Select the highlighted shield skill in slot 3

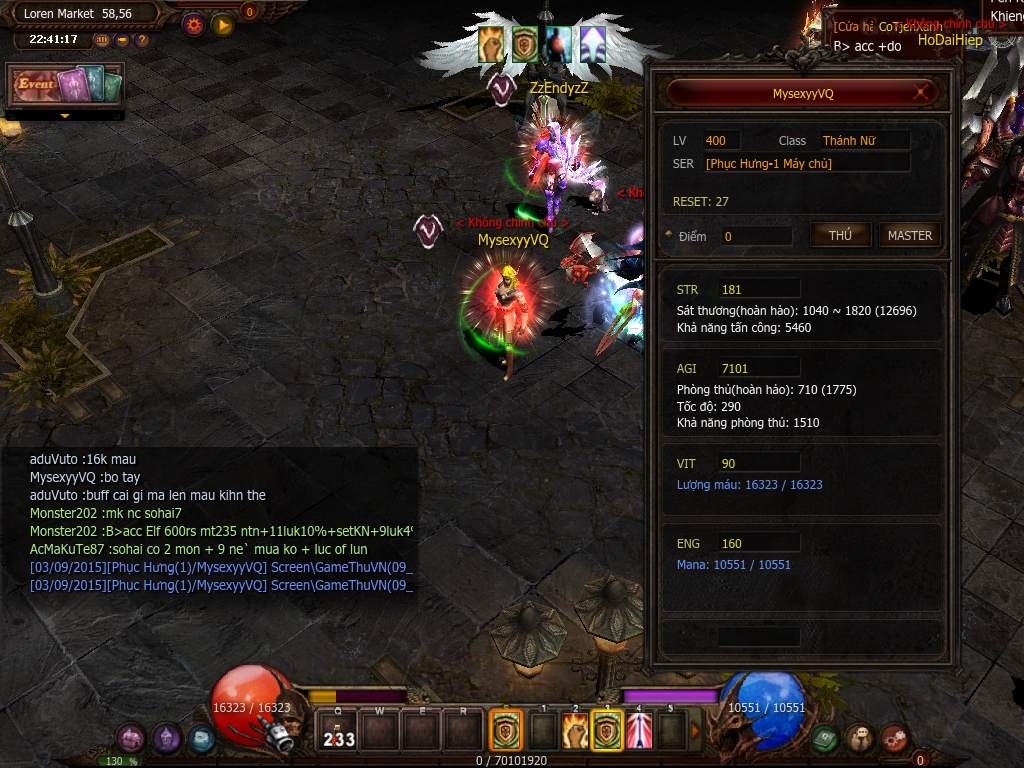[x=606, y=731]
